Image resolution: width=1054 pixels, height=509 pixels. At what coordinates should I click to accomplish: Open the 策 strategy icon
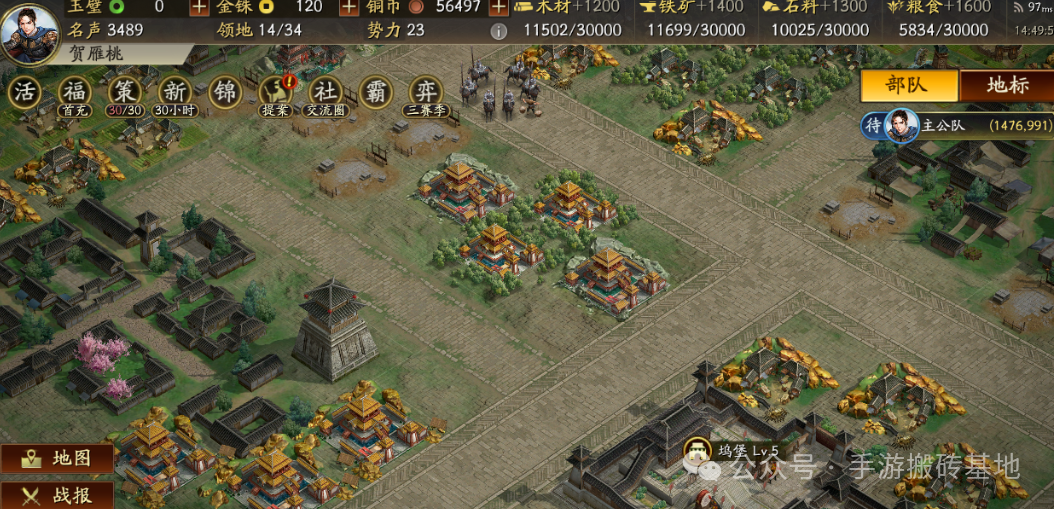point(124,92)
